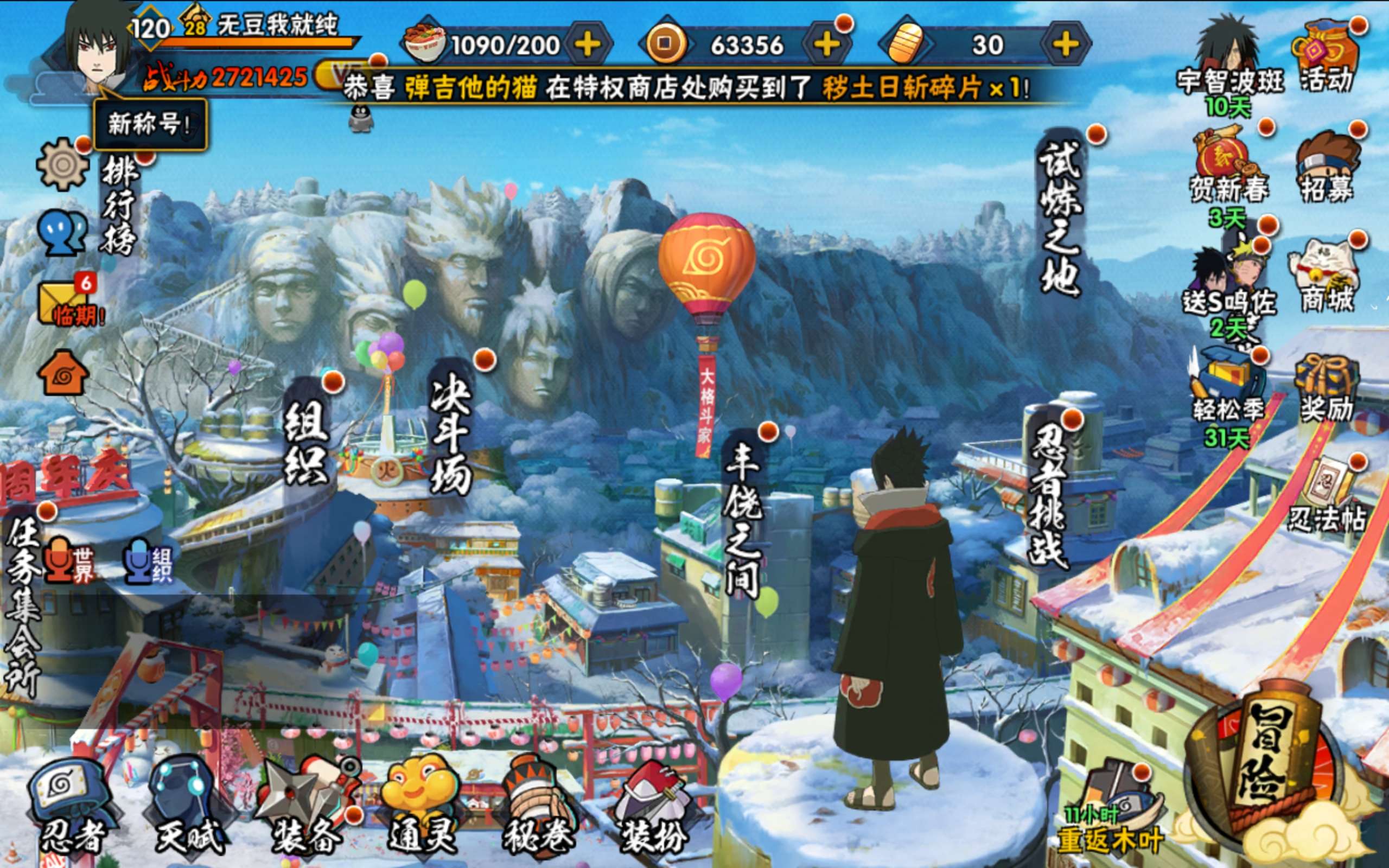The width and height of the screenshot is (1389, 868).
Task: Open the gear settings icon
Action: (62, 165)
